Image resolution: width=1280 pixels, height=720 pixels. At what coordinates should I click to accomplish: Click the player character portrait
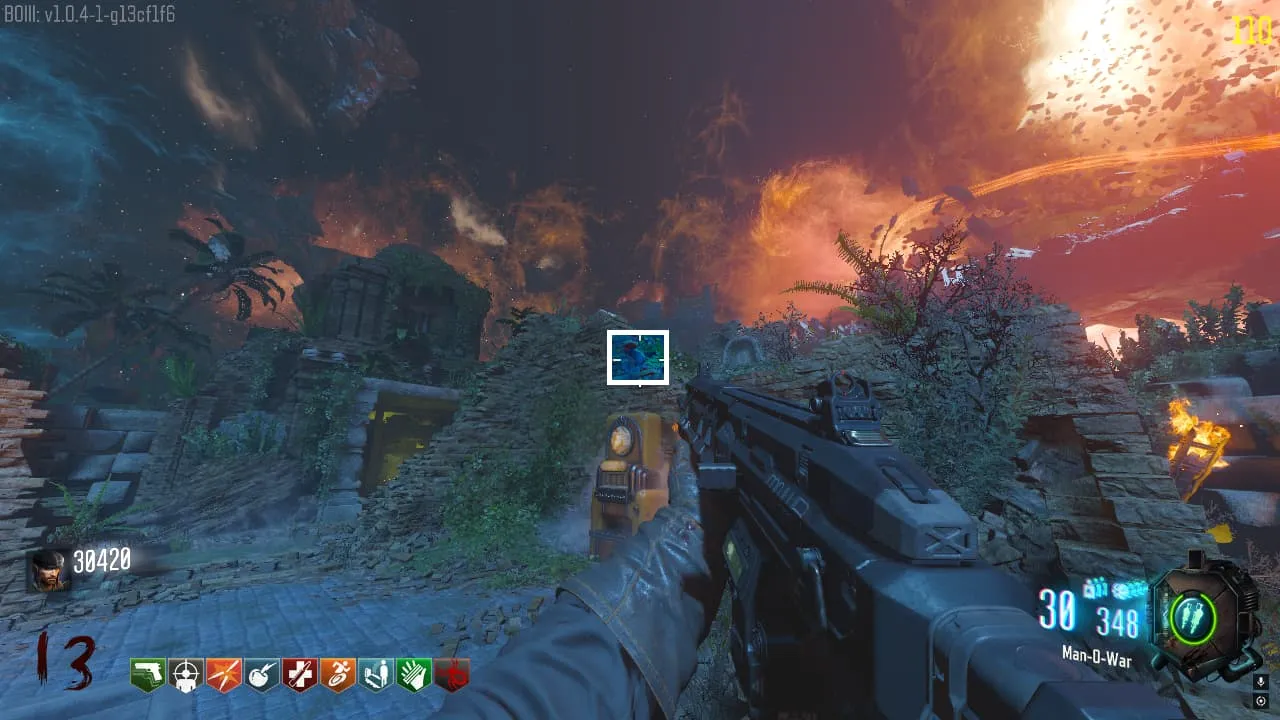[49, 570]
